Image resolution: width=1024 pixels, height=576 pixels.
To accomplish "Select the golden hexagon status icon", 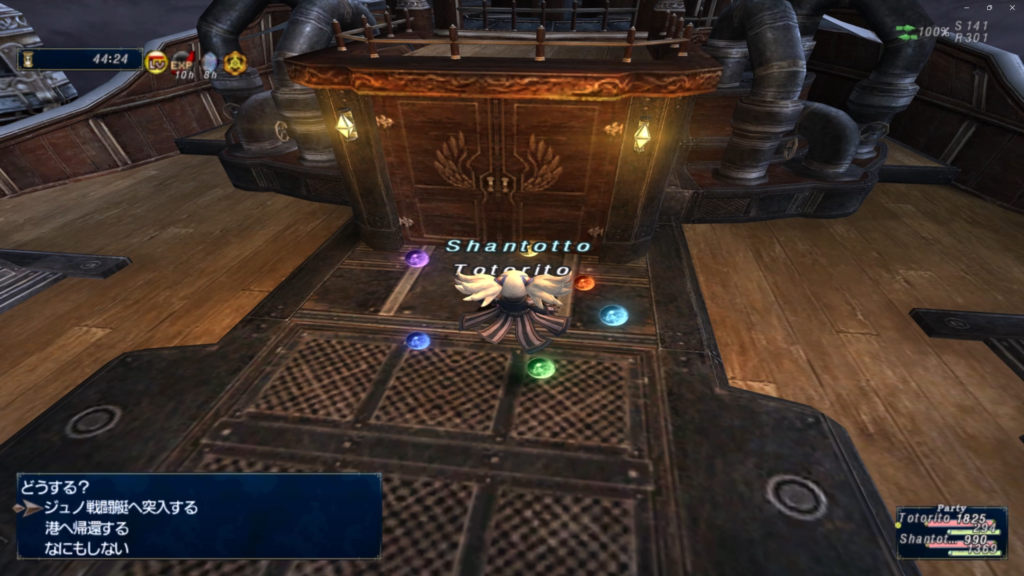I will pyautogui.click(x=235, y=63).
